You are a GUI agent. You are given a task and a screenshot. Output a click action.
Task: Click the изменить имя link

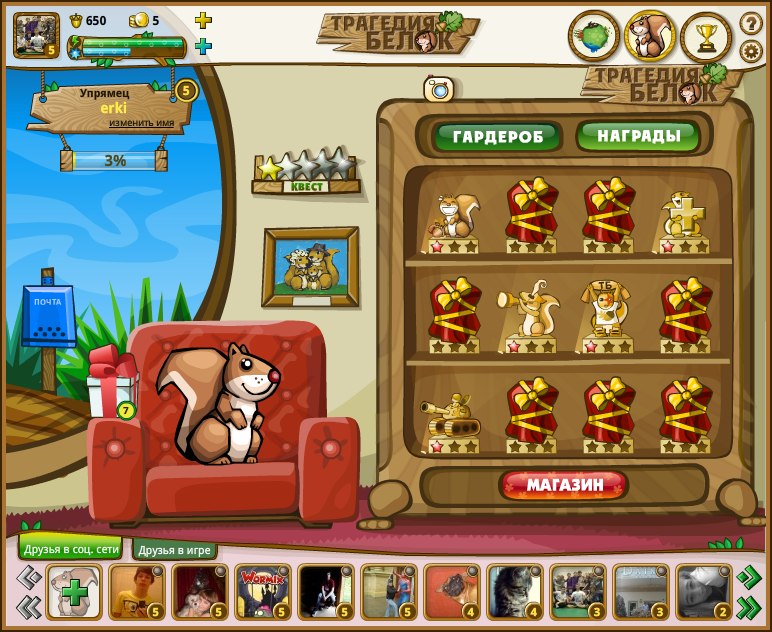[141, 123]
